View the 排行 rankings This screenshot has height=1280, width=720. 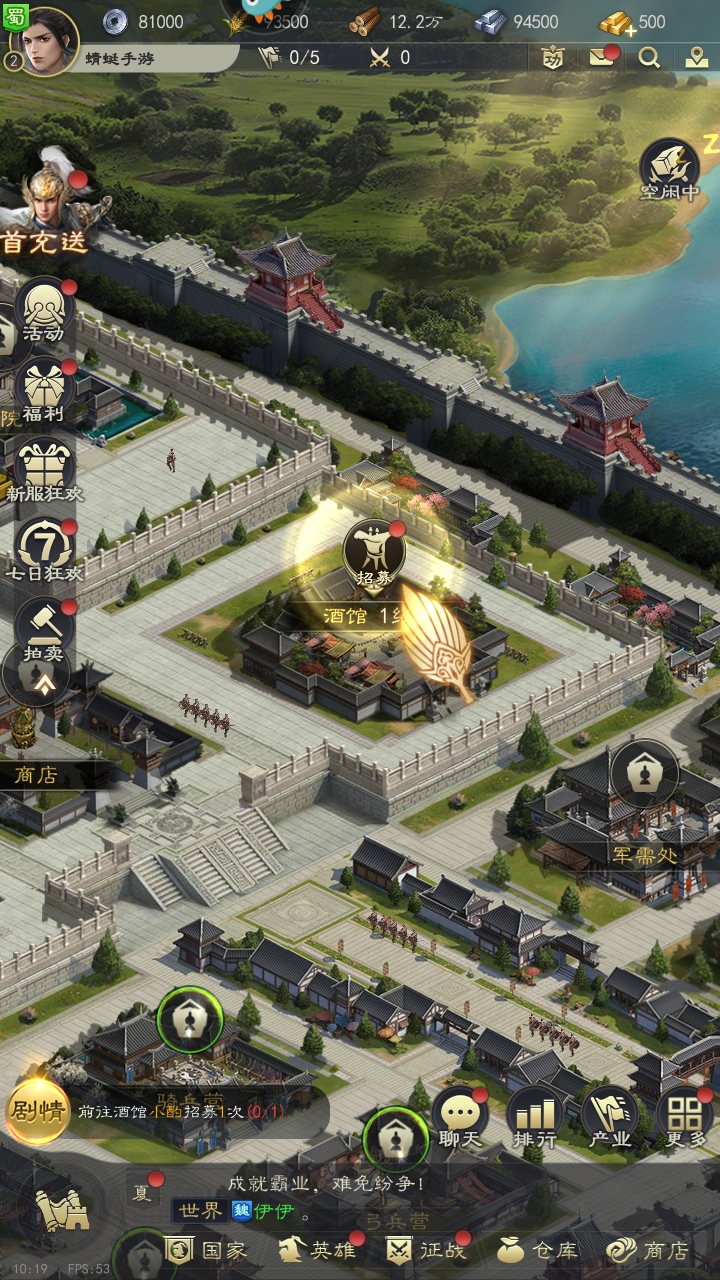point(535,1118)
